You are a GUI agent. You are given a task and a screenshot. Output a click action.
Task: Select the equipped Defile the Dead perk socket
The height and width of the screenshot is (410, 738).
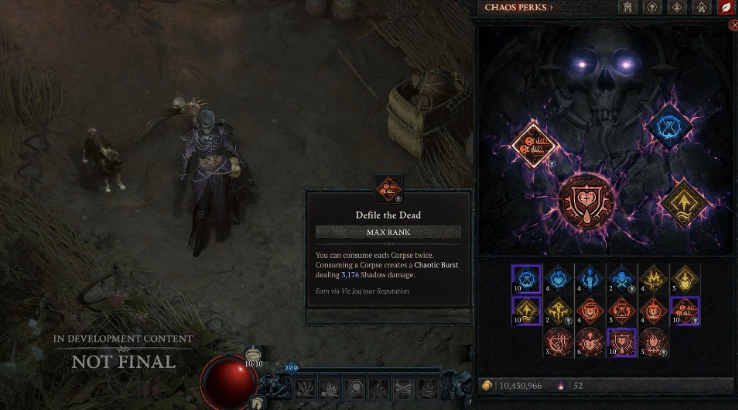[x=533, y=146]
